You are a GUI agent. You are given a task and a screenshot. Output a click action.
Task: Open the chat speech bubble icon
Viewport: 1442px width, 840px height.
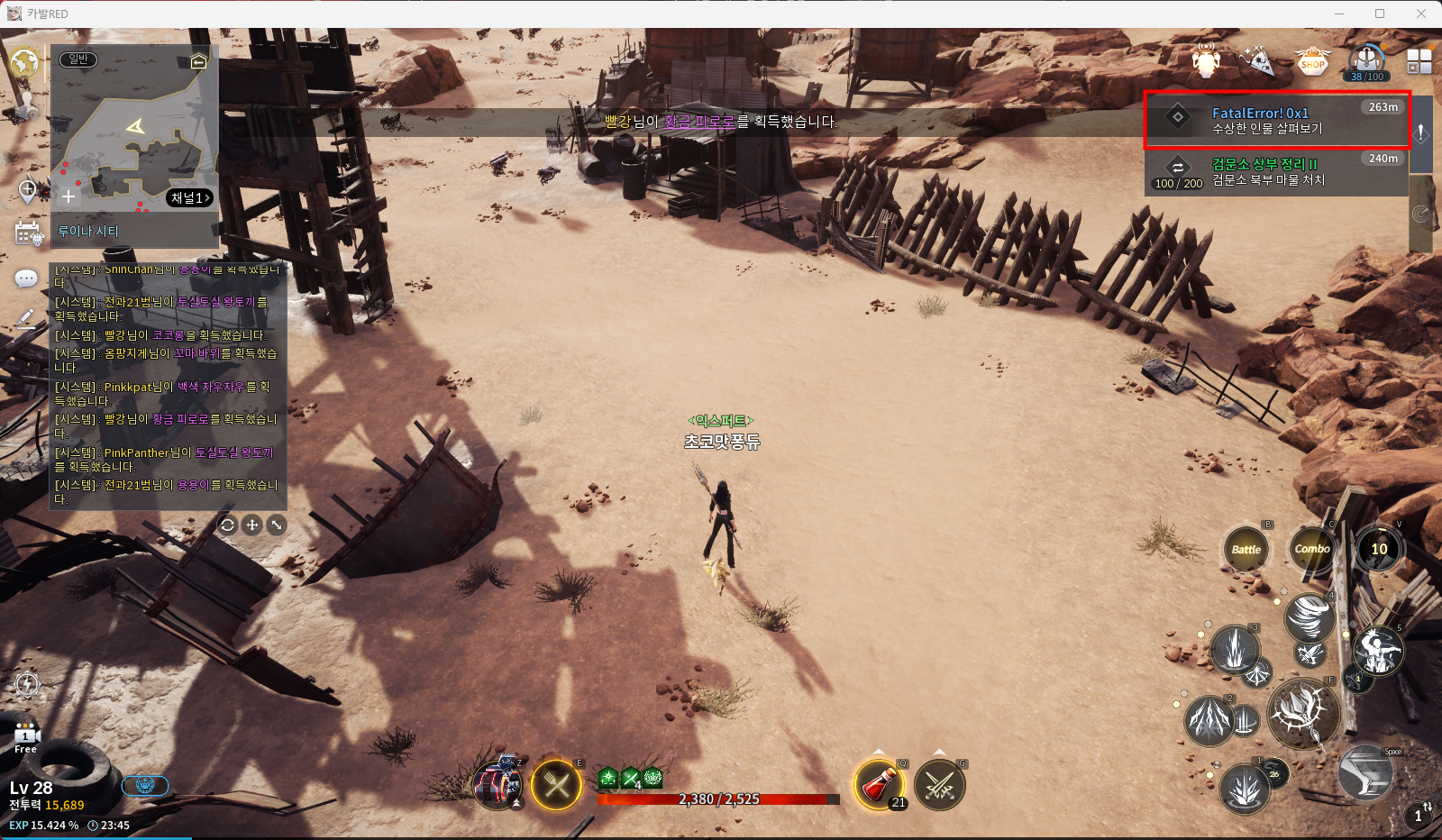[26, 278]
